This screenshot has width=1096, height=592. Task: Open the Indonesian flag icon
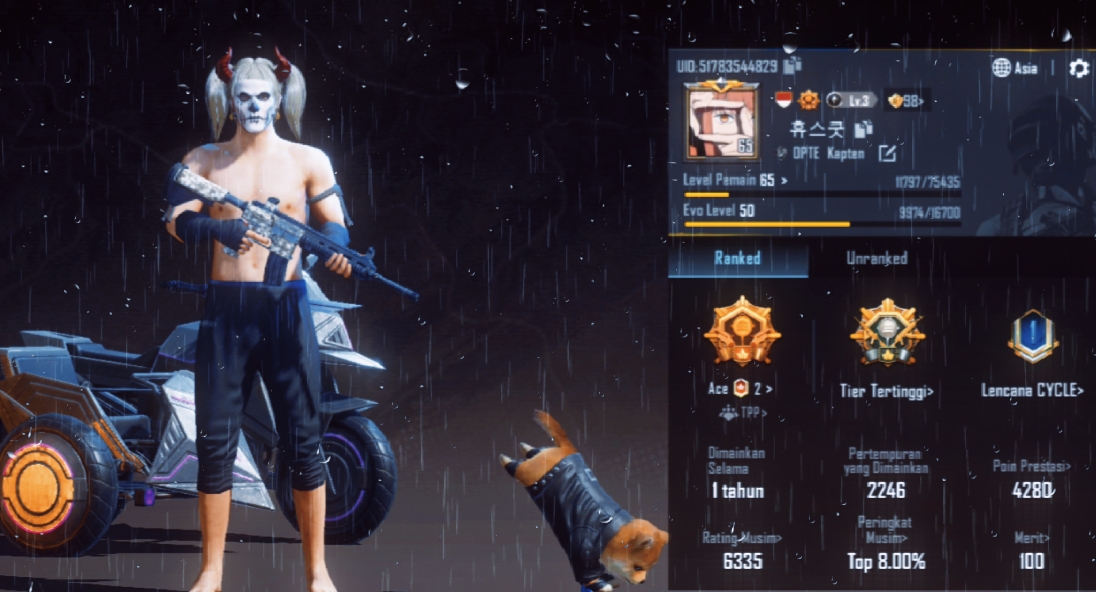[784, 100]
